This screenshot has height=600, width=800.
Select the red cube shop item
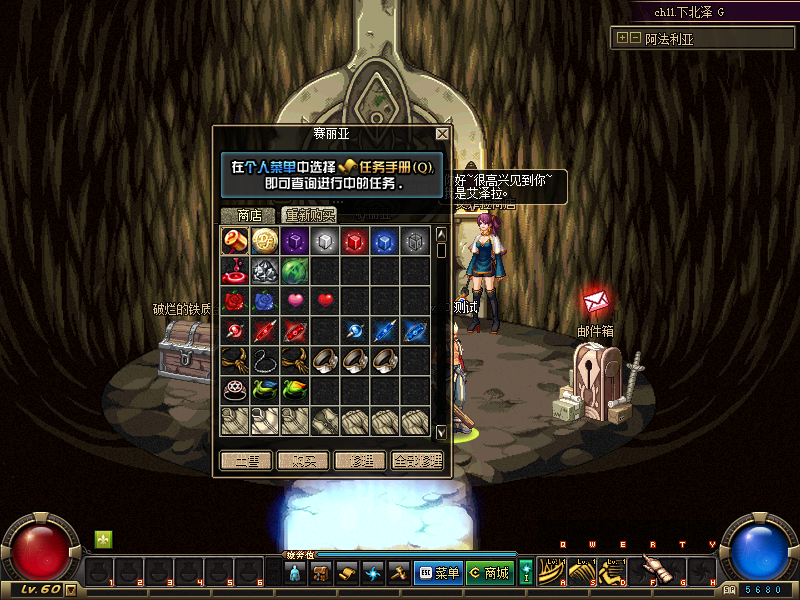click(355, 240)
